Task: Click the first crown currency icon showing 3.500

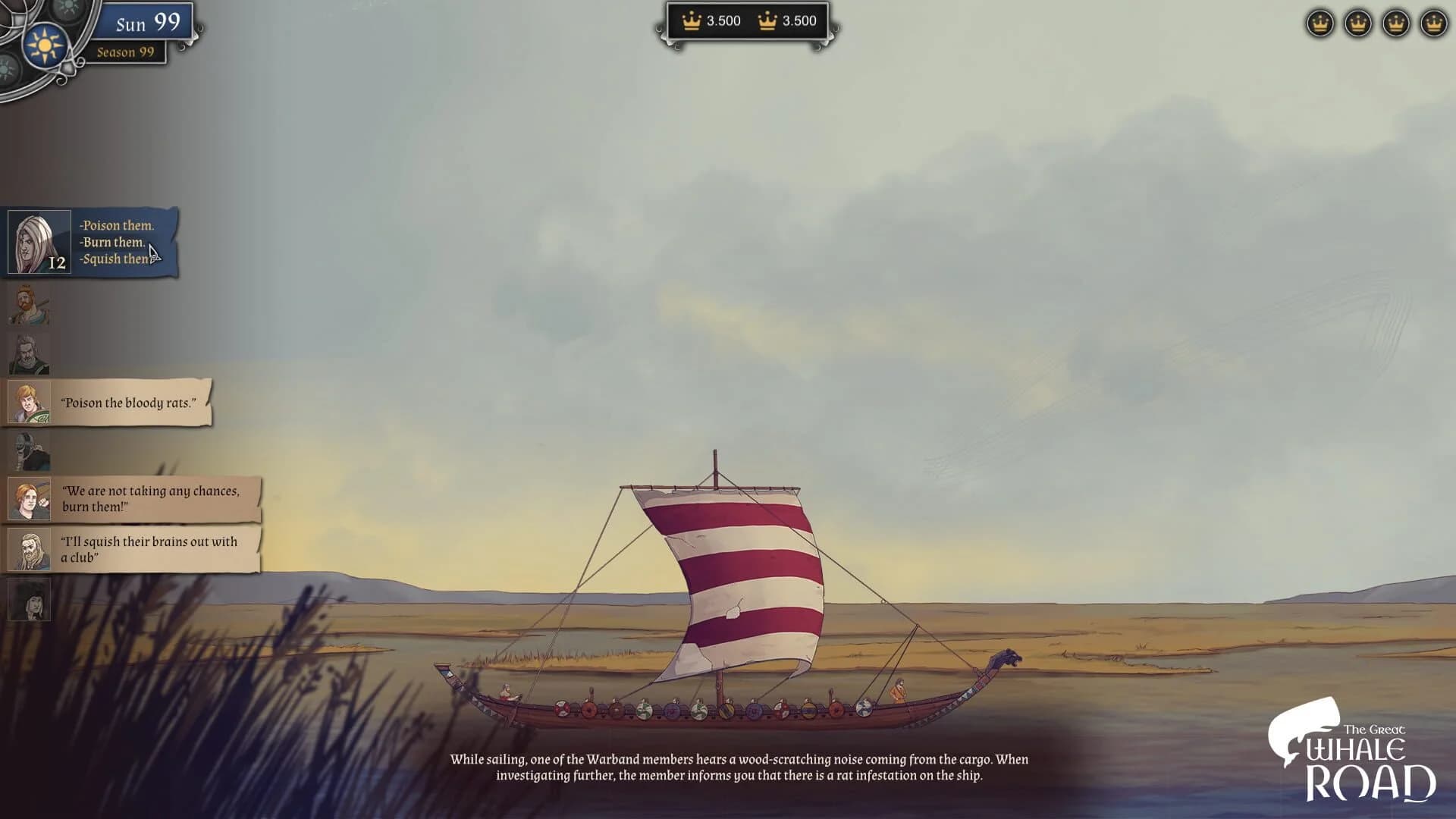Action: tap(691, 22)
